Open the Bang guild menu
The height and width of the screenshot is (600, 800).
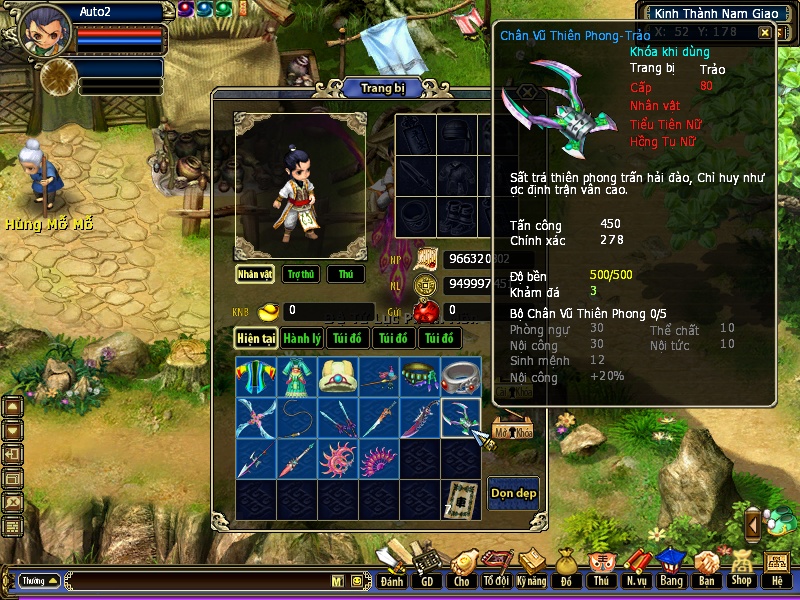coord(671,580)
